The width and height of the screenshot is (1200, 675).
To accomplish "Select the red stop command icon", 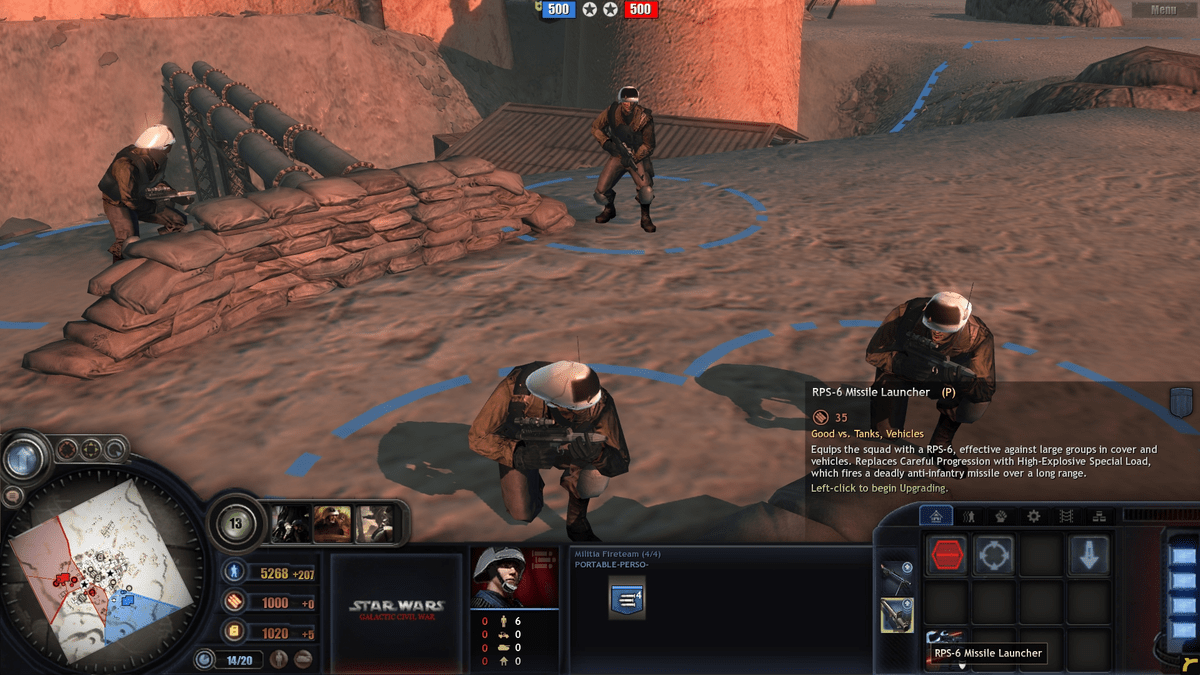I will (947, 555).
